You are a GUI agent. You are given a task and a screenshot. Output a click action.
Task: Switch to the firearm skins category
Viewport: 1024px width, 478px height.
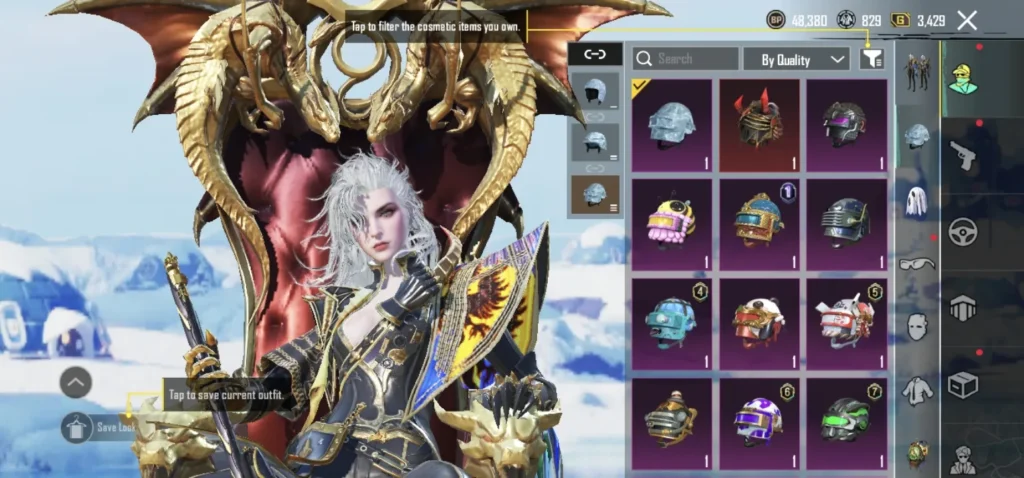pos(963,155)
